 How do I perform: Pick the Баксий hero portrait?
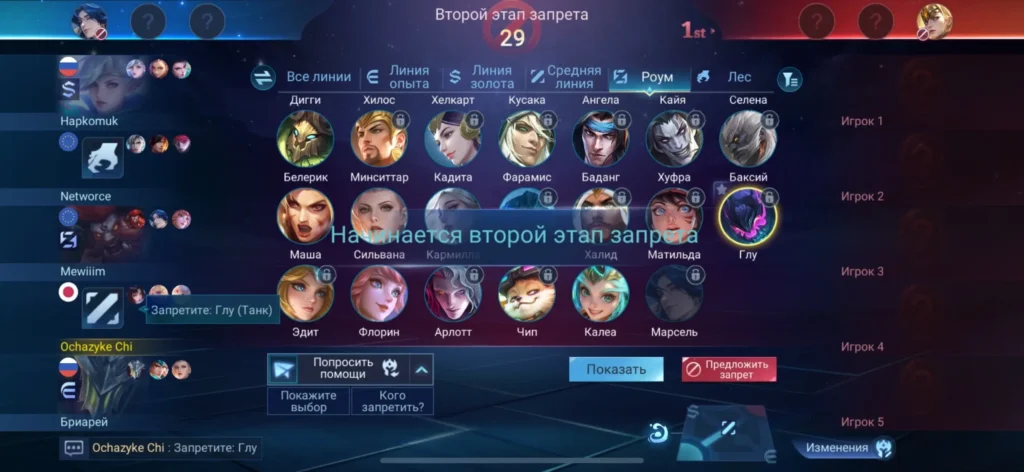tap(748, 138)
